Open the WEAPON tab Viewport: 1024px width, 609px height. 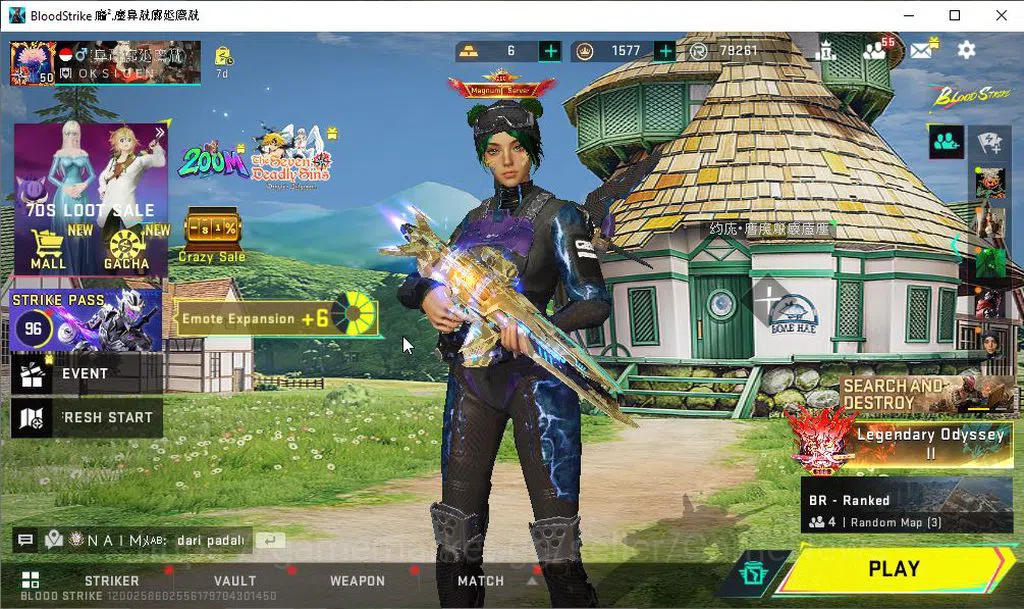click(x=357, y=581)
